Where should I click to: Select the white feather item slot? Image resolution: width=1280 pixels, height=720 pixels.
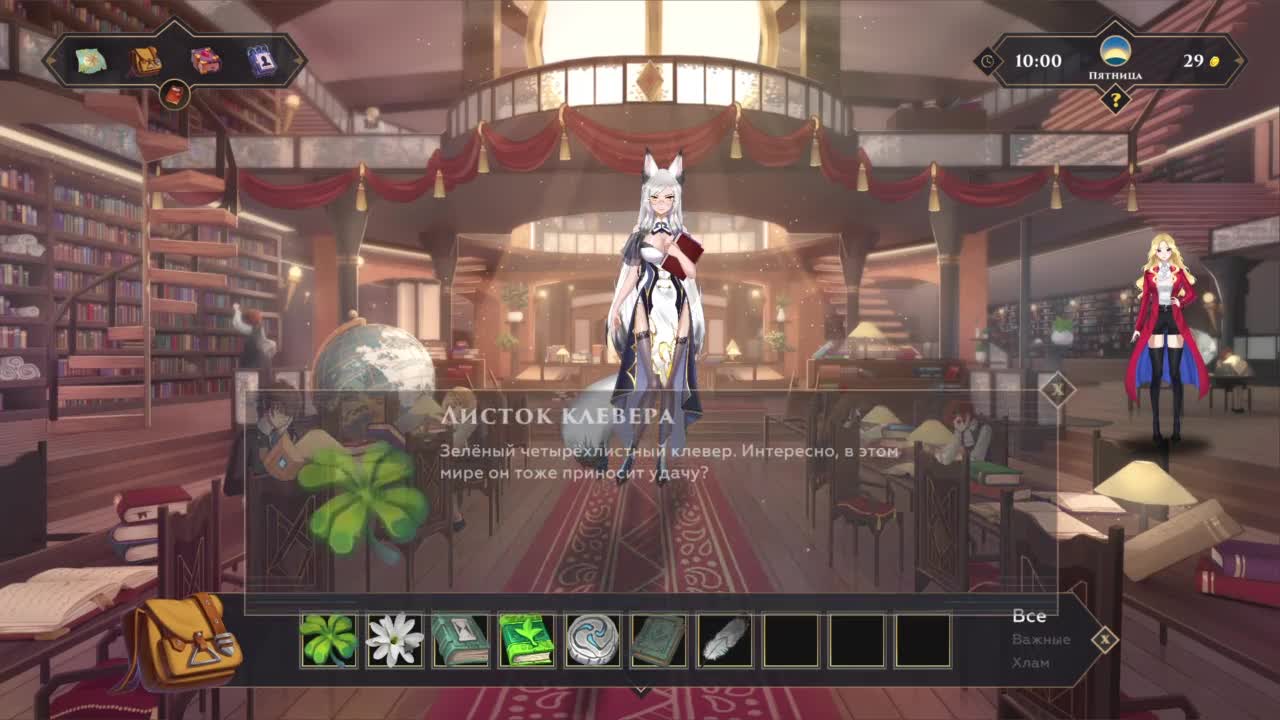725,640
